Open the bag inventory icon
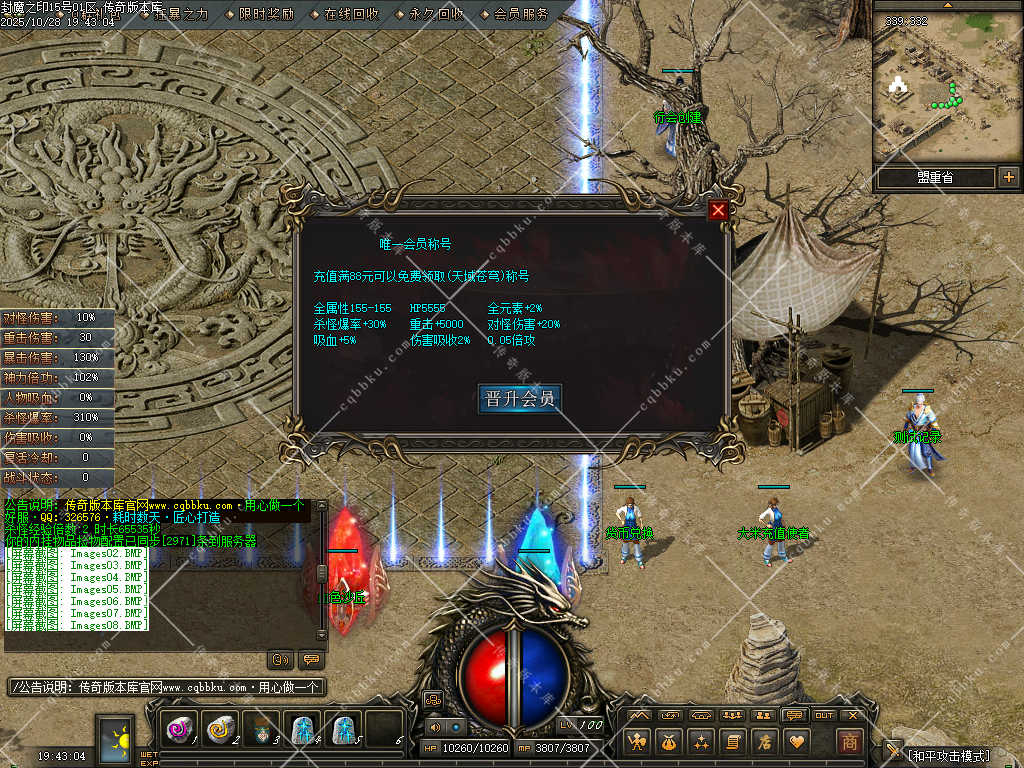The height and width of the screenshot is (768, 1024). pyautogui.click(x=669, y=742)
